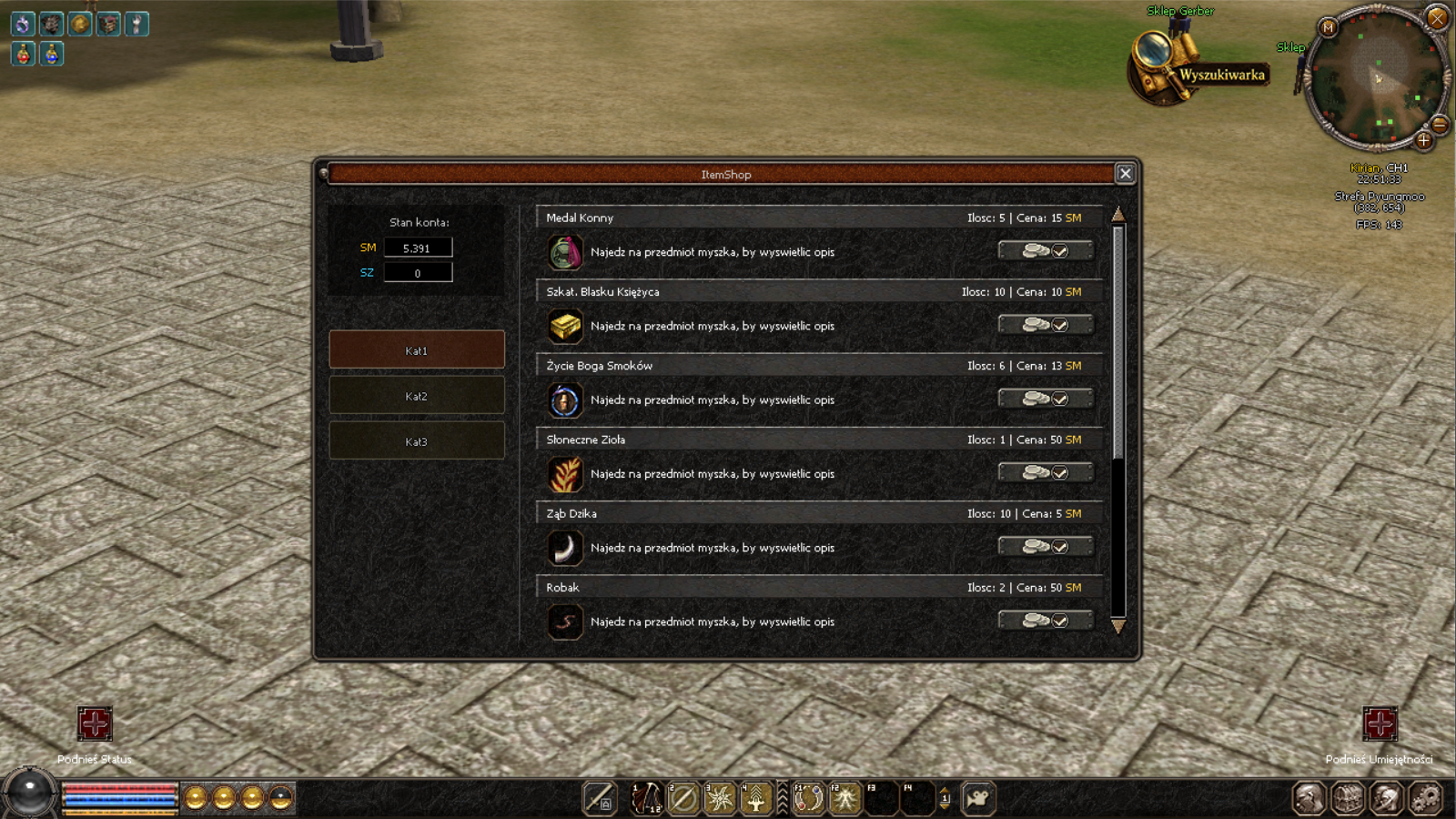Open the inventory chest icon in bottom-right
Viewport: 1456px width, 819px height.
[1348, 798]
